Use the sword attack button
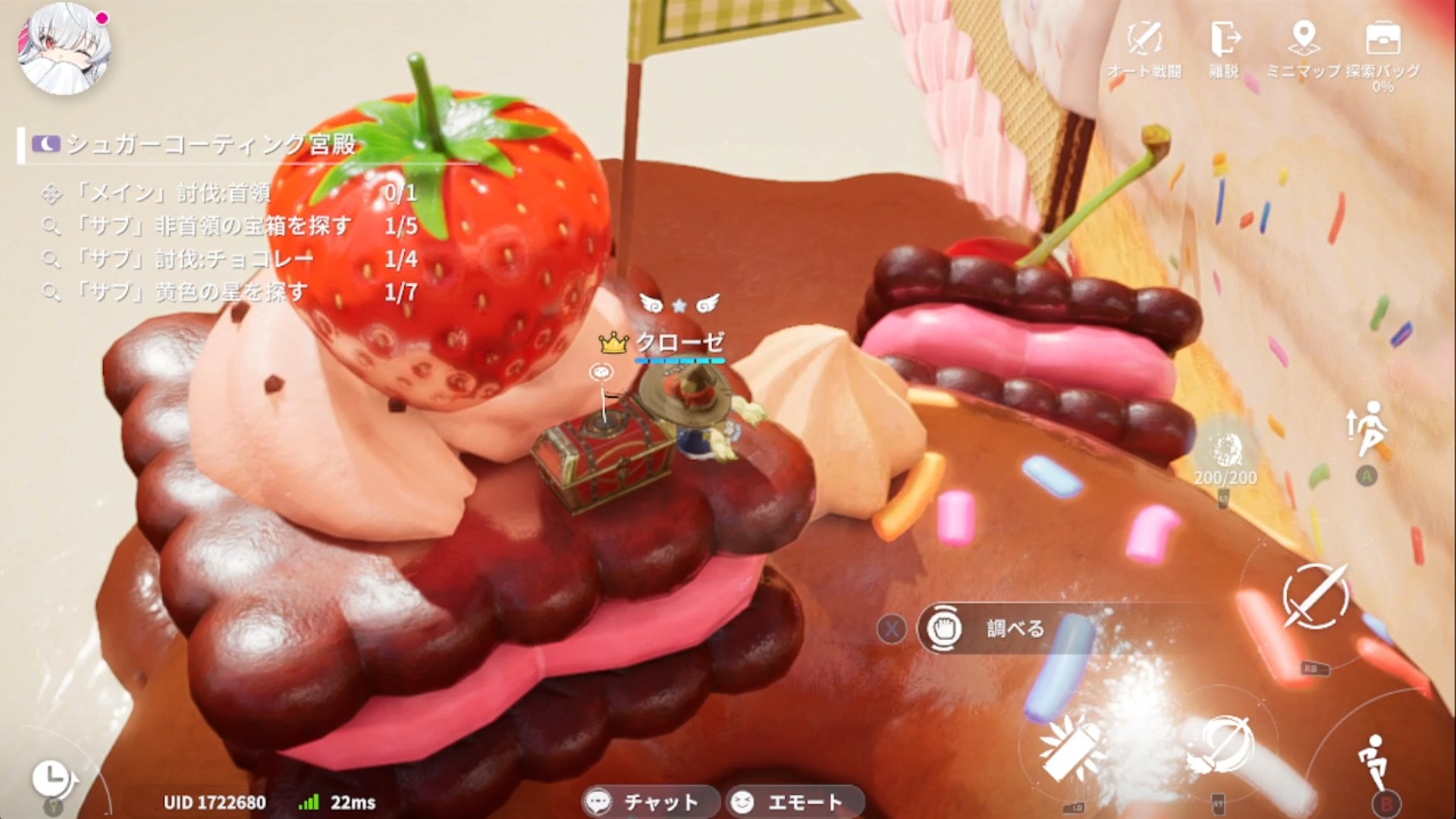The image size is (1456, 819). click(x=1315, y=595)
